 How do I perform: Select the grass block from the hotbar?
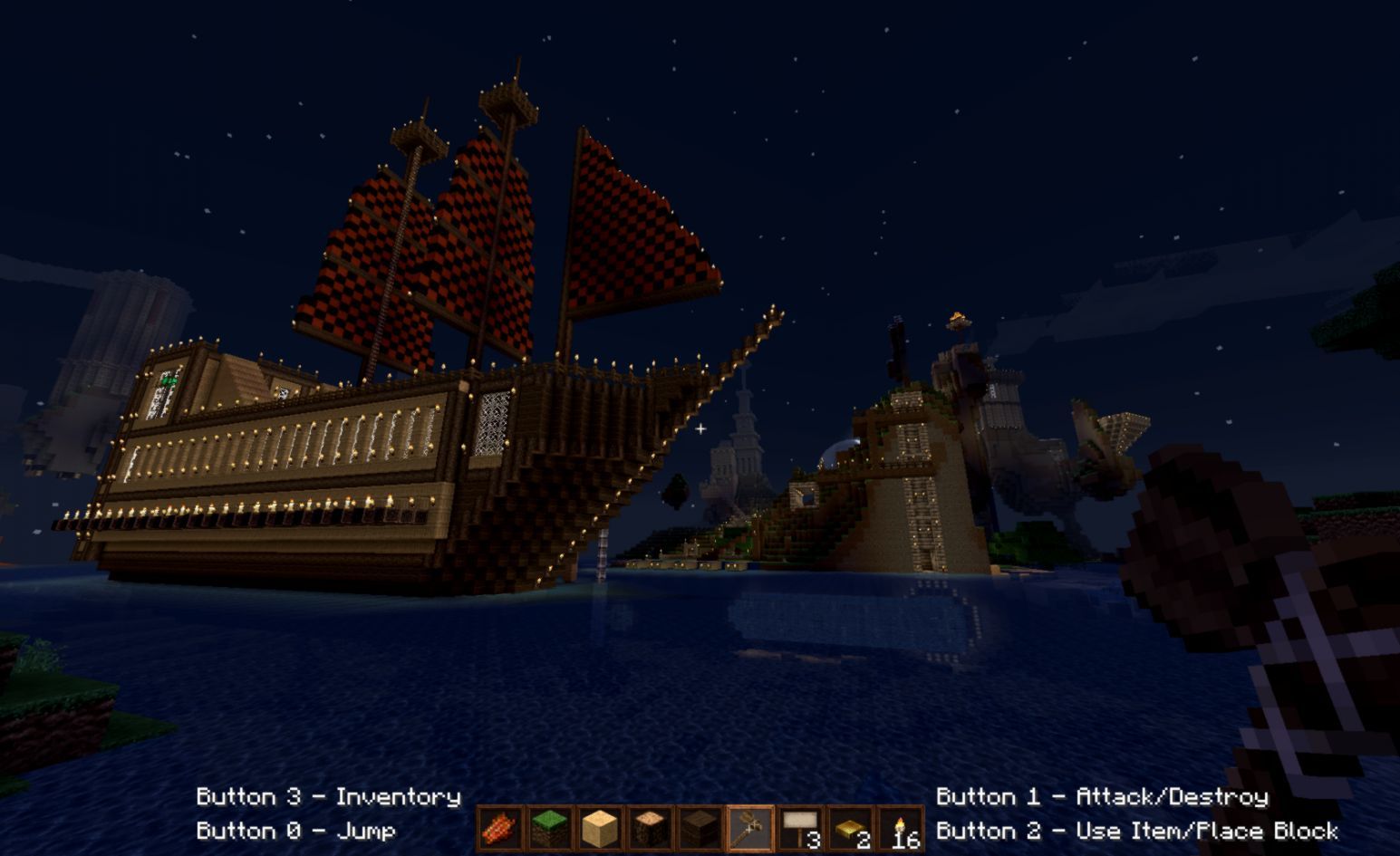tap(550, 827)
